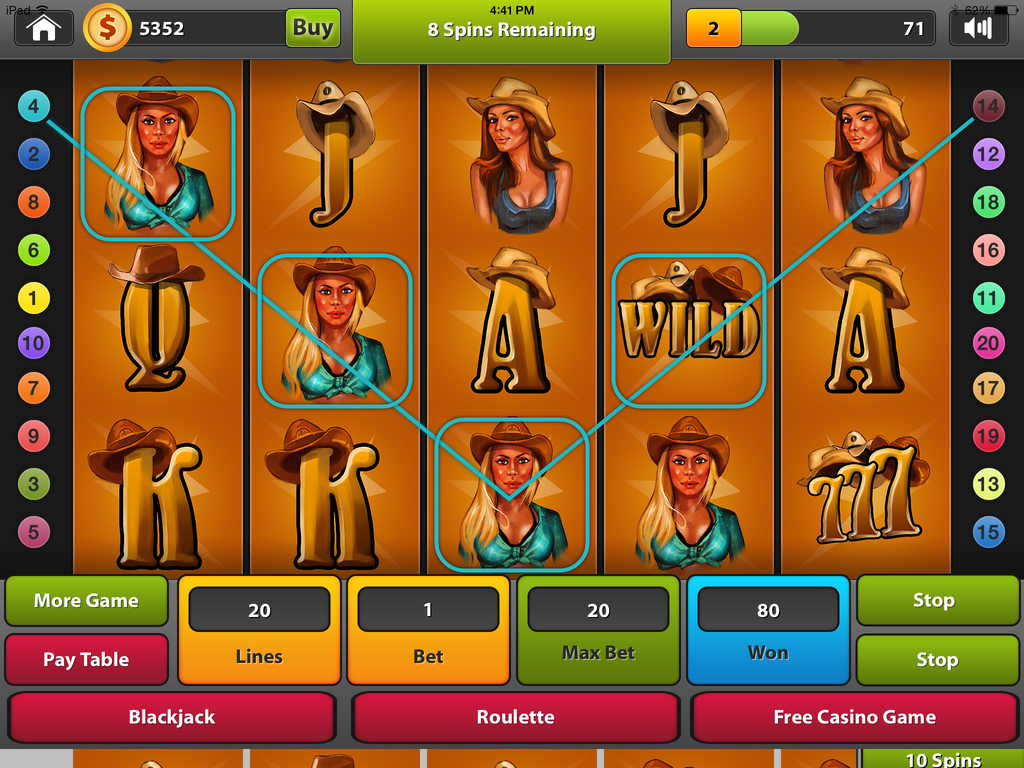Tap the 10 Spins button
The width and height of the screenshot is (1024, 768).
(942, 759)
